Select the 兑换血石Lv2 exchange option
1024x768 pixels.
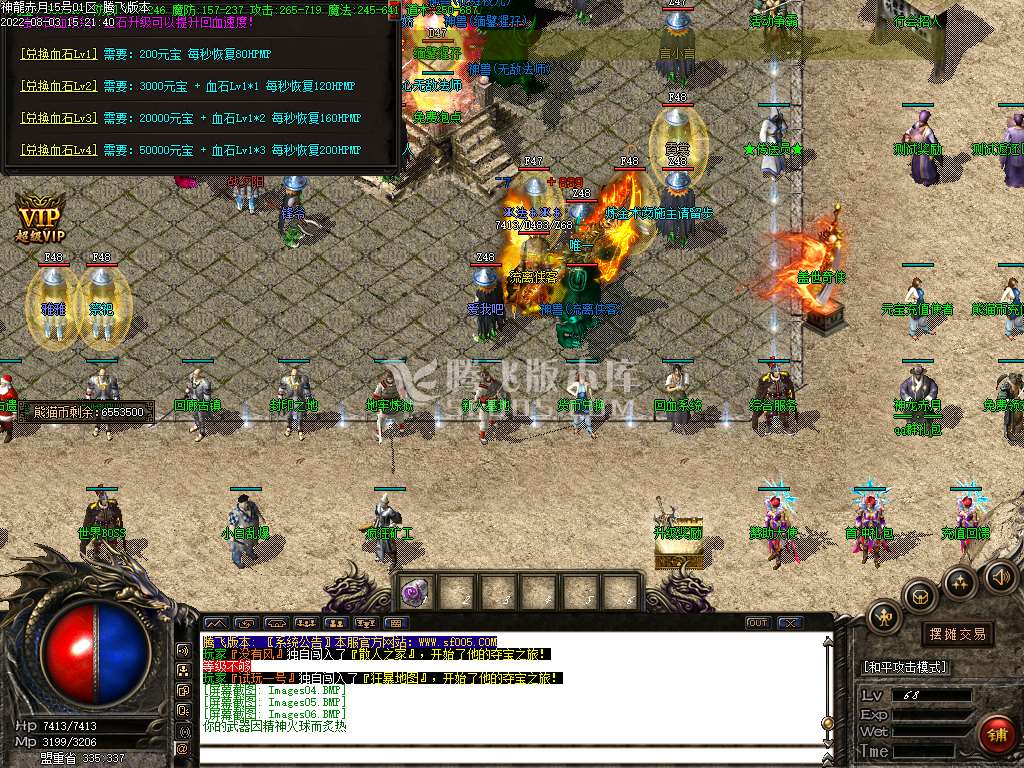(58, 86)
